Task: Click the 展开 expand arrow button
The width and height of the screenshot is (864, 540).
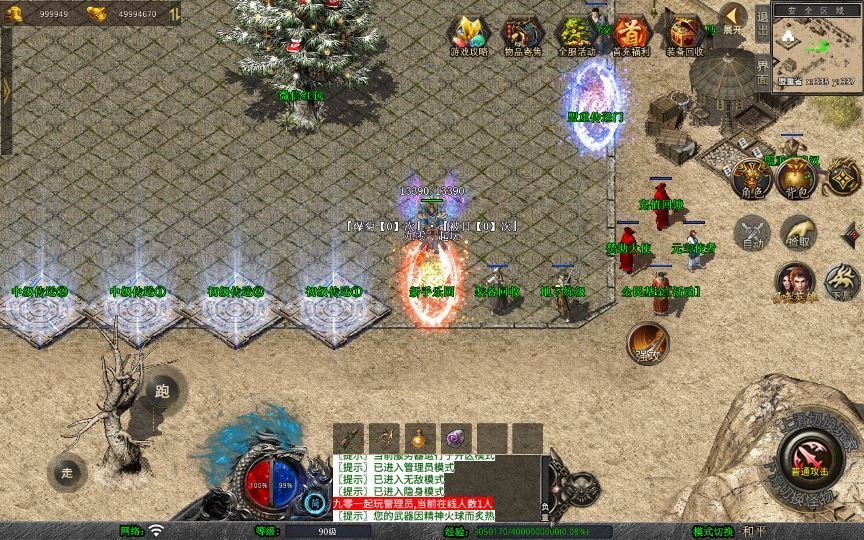Action: (x=733, y=18)
